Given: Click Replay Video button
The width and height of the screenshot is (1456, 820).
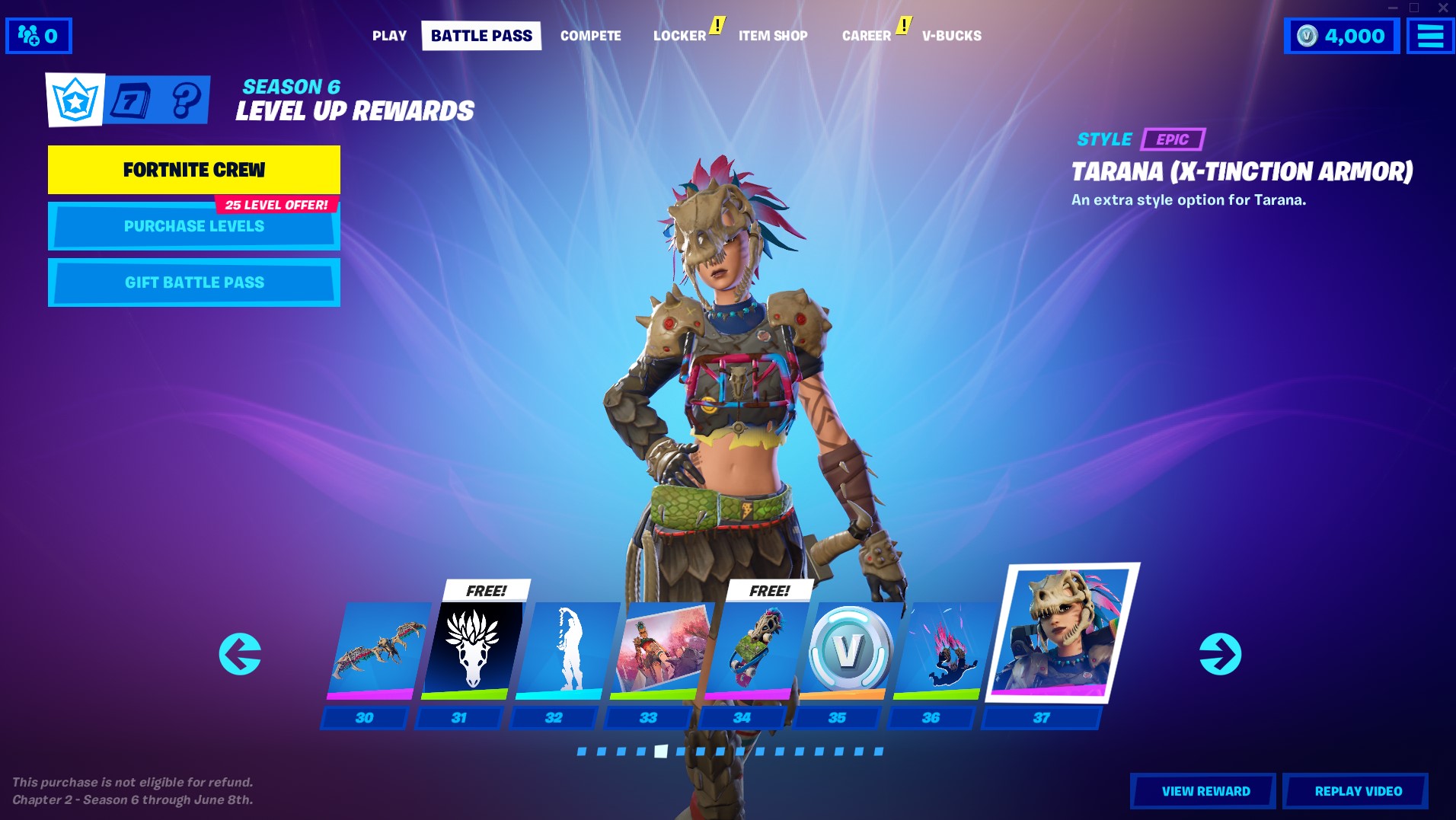Looking at the screenshot, I should 1357,791.
